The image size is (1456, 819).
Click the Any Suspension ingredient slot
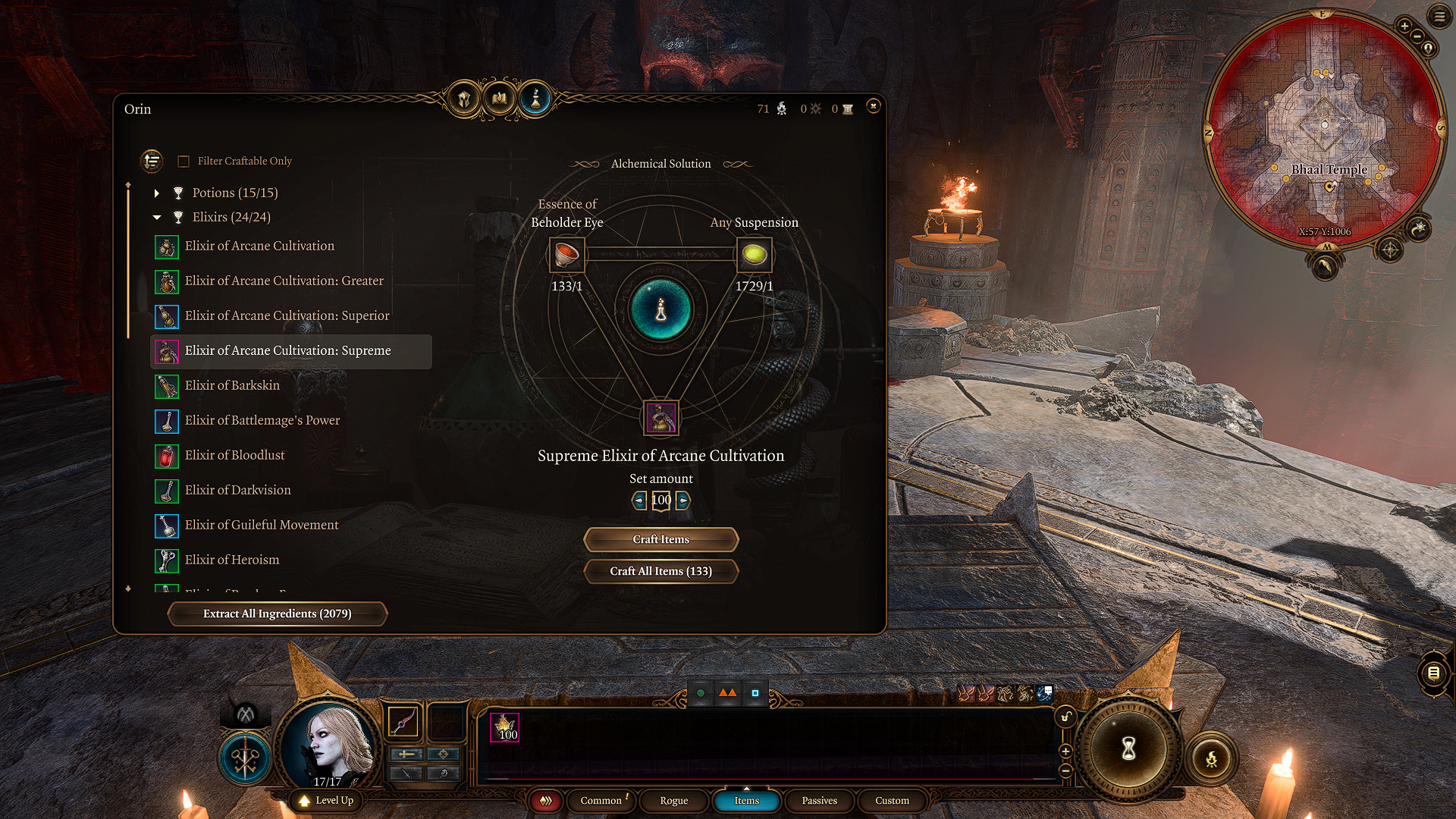pyautogui.click(x=754, y=255)
